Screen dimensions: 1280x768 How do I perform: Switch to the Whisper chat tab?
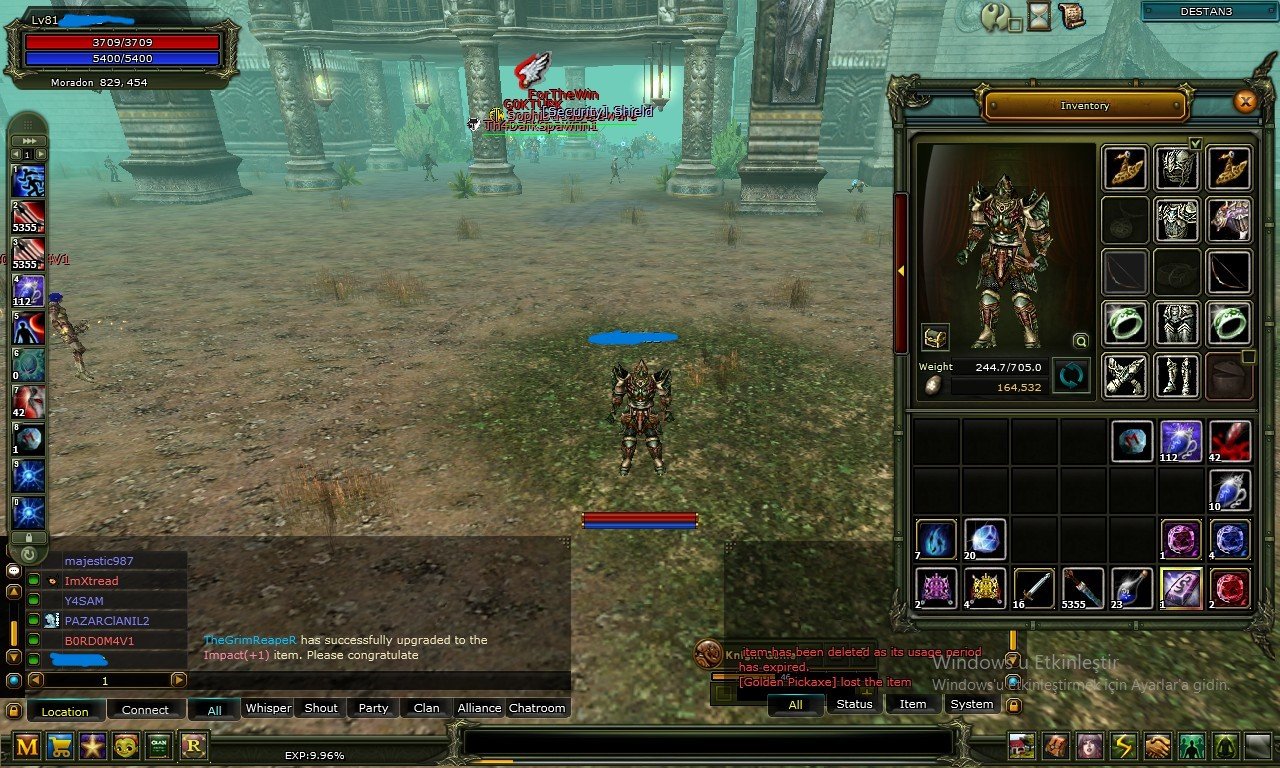pos(268,708)
